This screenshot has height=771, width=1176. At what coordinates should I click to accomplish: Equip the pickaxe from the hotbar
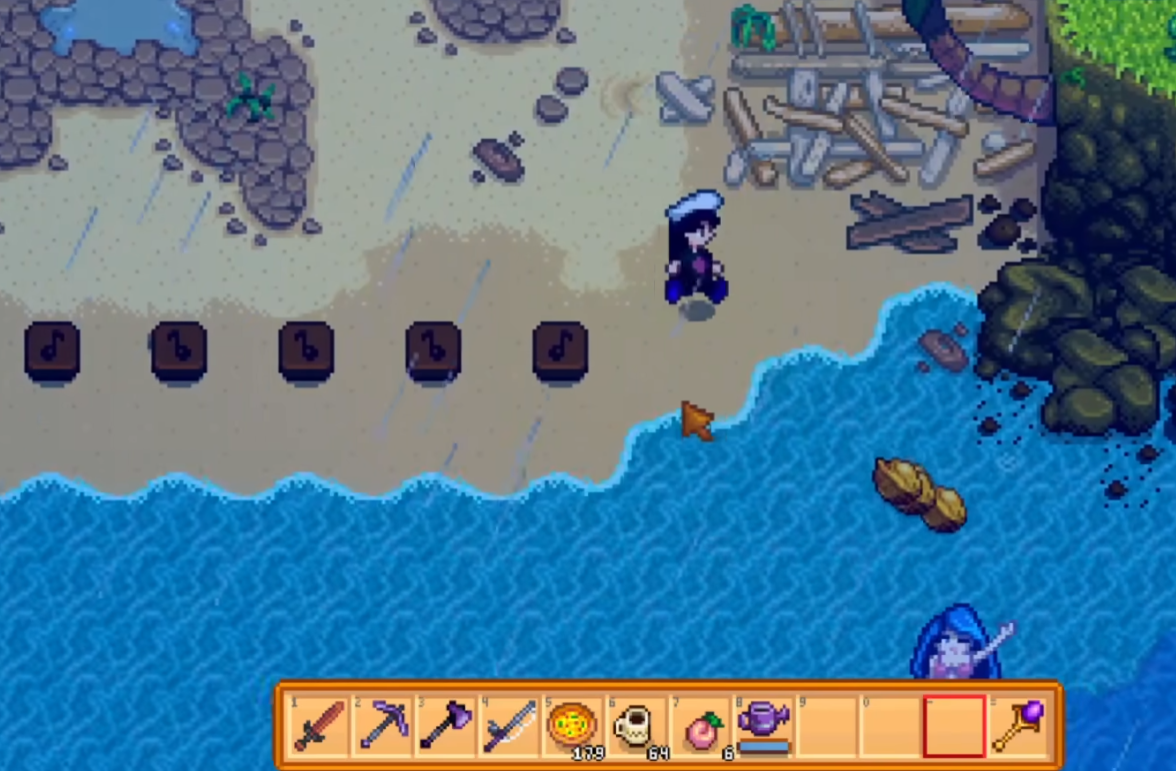382,726
